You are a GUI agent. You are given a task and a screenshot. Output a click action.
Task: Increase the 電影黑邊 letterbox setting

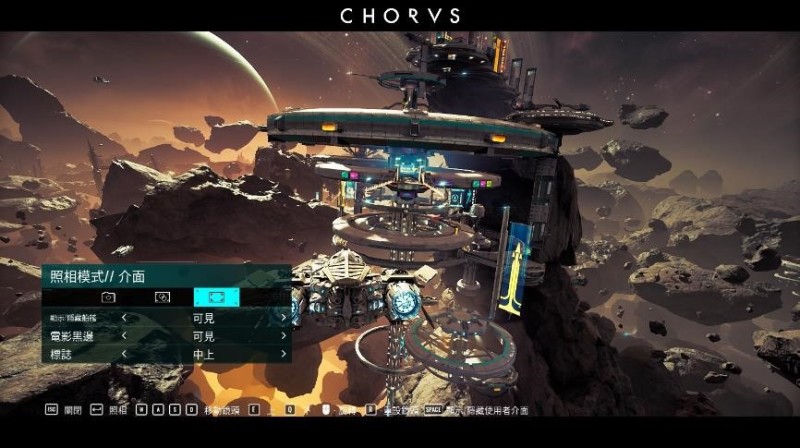coord(283,337)
